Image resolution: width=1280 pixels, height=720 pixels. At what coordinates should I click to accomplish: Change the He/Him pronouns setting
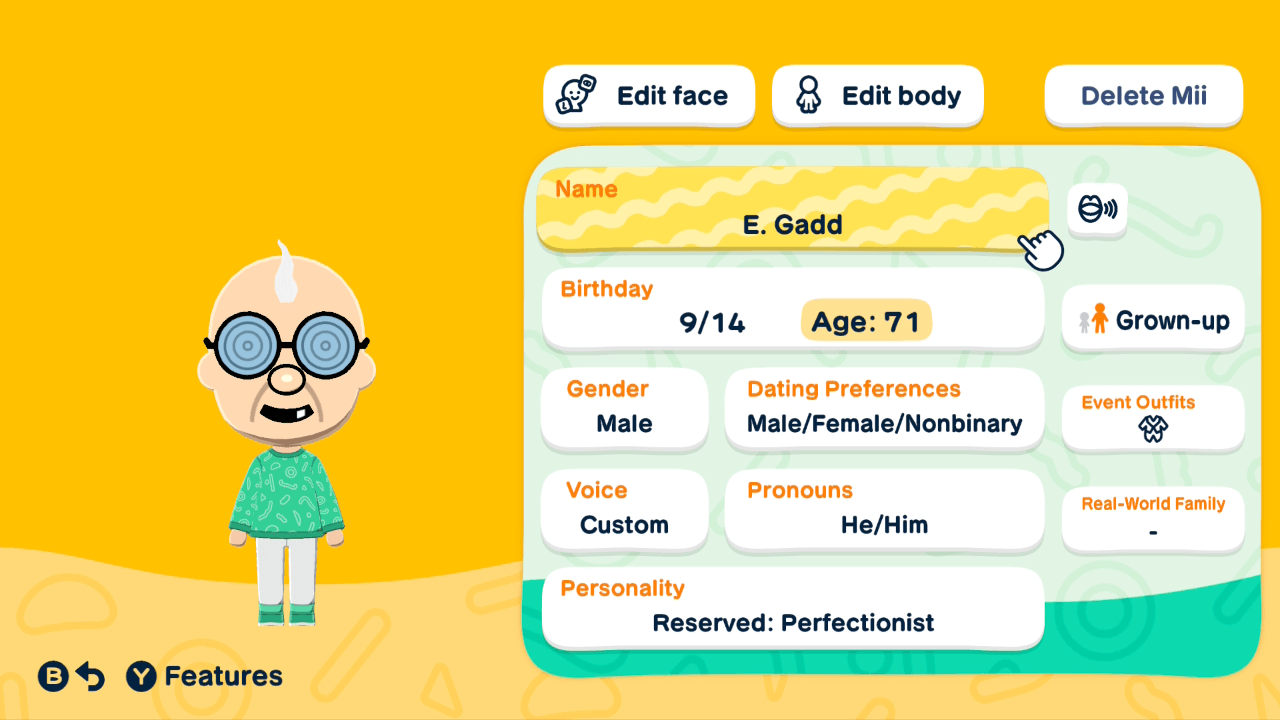tap(884, 510)
